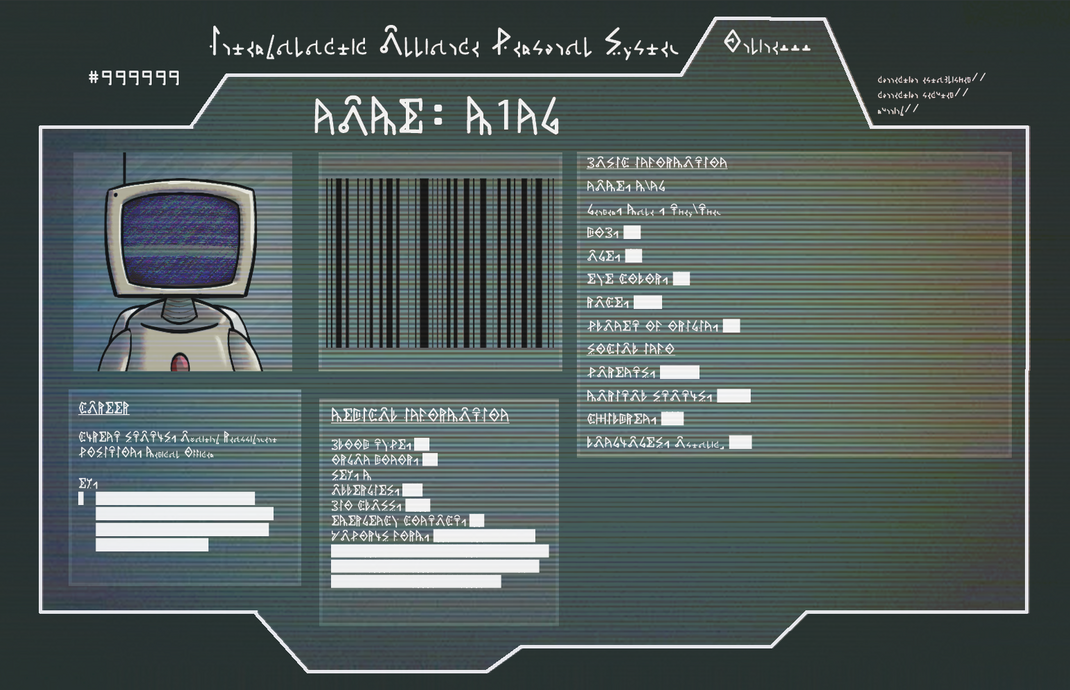The width and height of the screenshot is (1070, 690).
Task: Select the Basic Information heading
Action: pyautogui.click(x=657, y=162)
